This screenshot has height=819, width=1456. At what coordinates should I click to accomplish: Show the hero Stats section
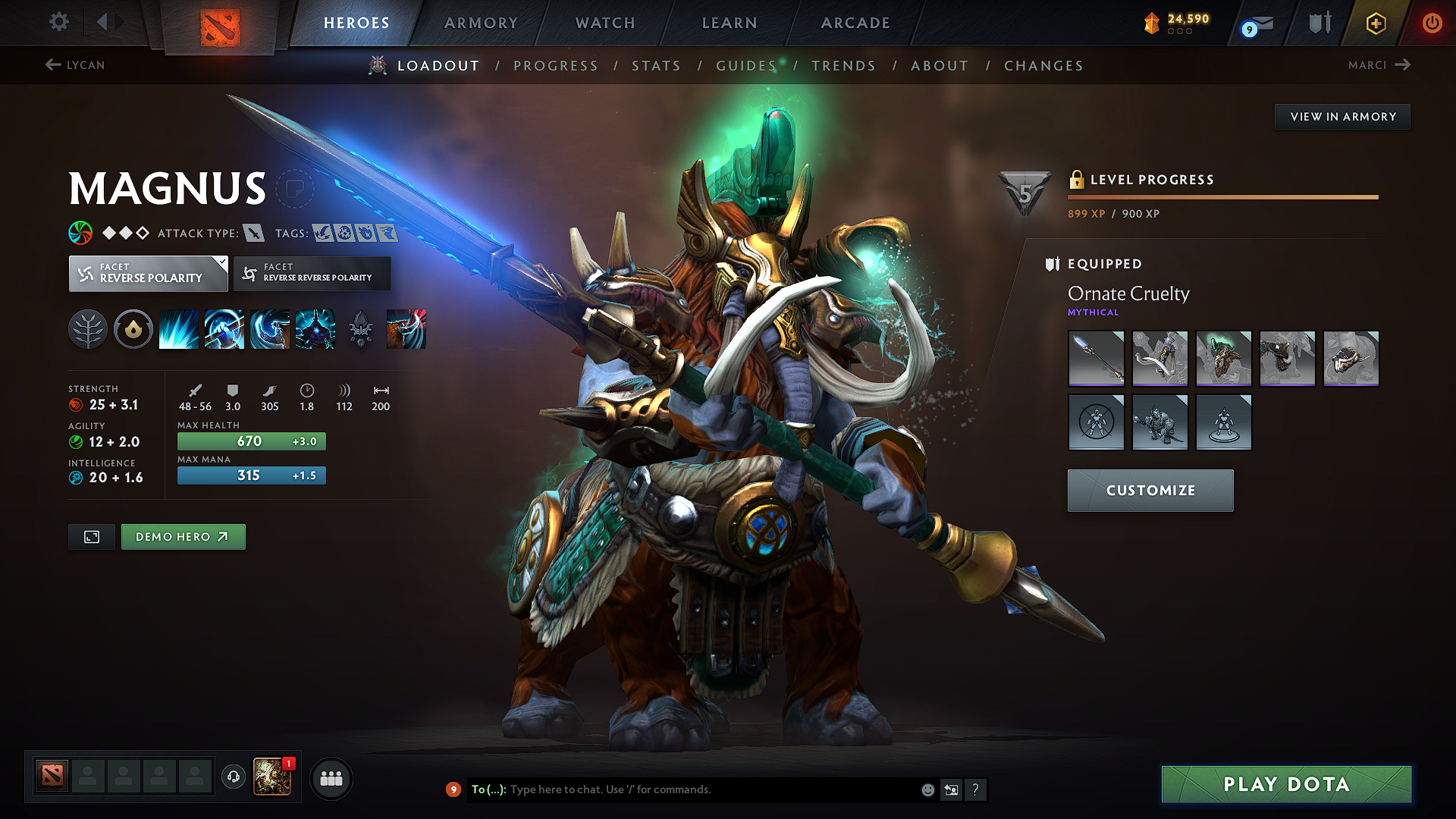[656, 66]
